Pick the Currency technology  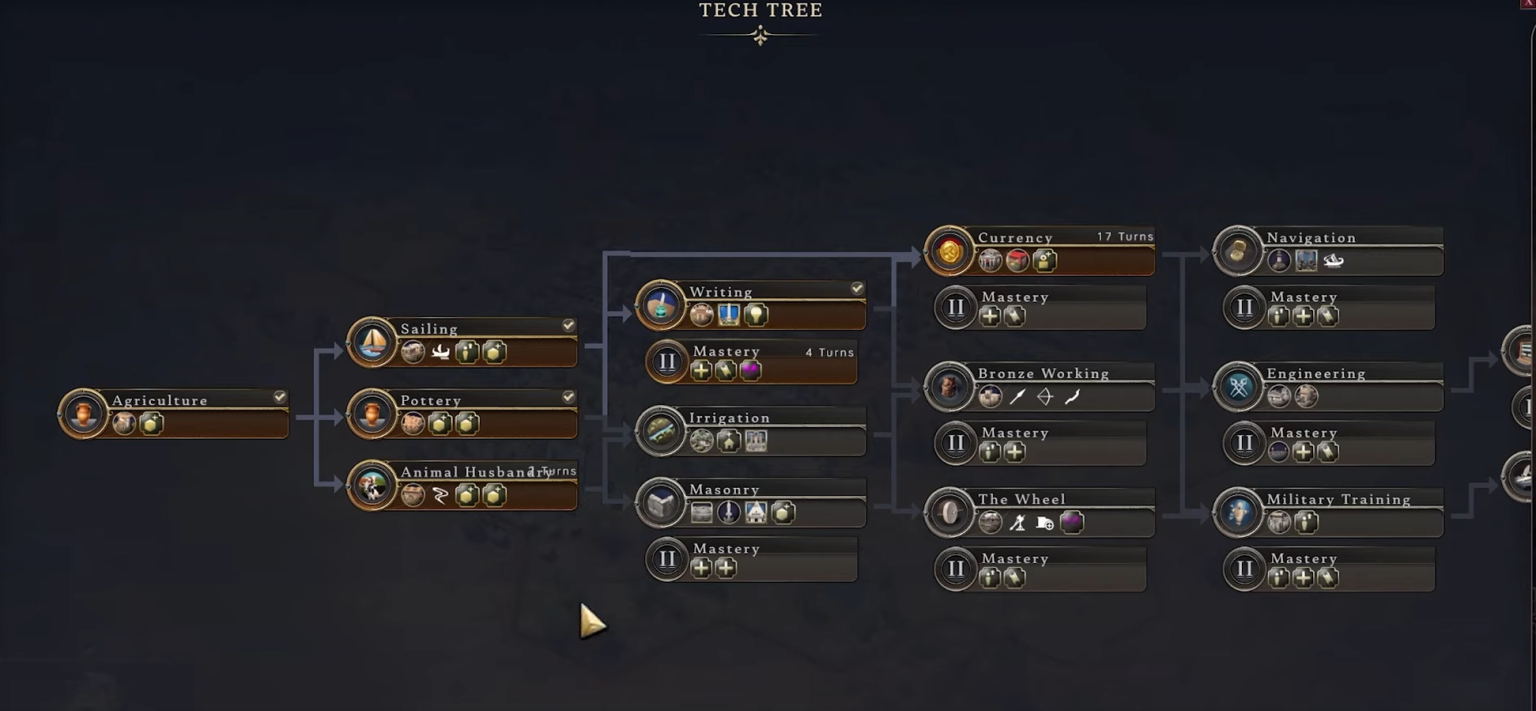[x=1040, y=250]
